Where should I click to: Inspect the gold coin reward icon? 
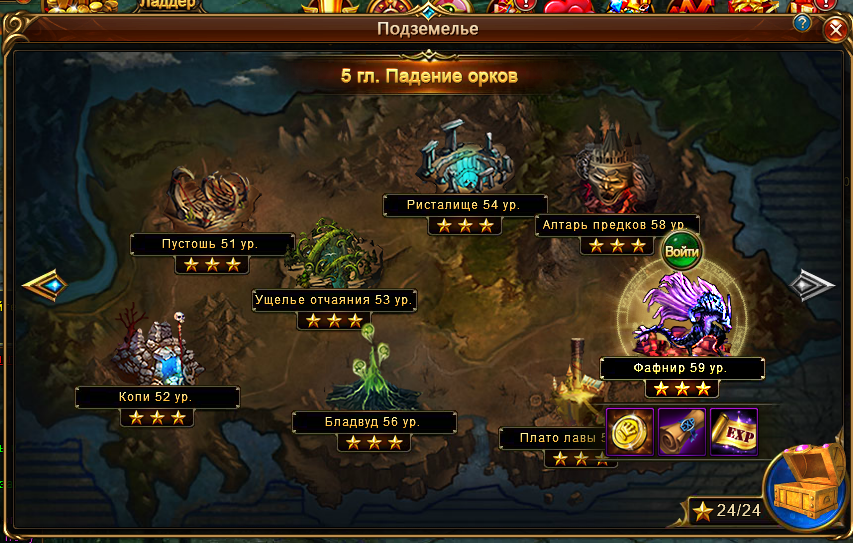(x=631, y=431)
